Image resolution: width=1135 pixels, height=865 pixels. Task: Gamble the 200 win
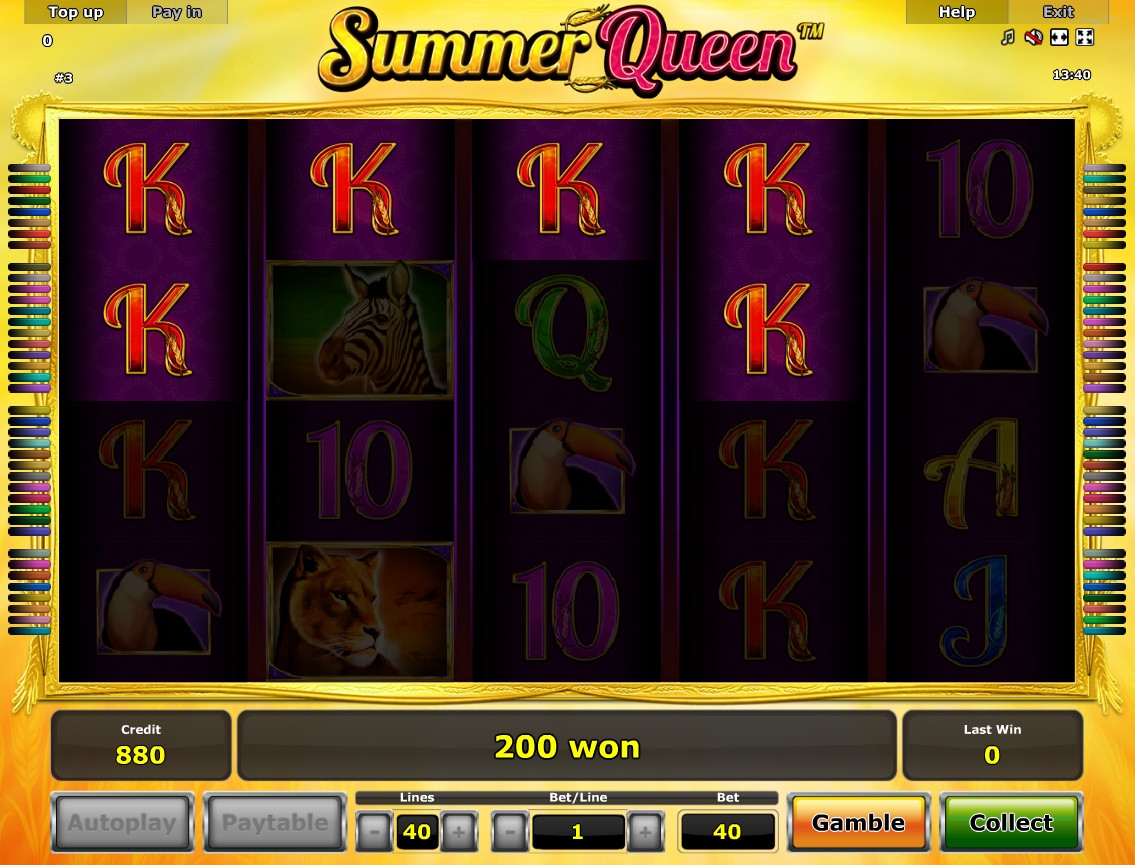858,823
